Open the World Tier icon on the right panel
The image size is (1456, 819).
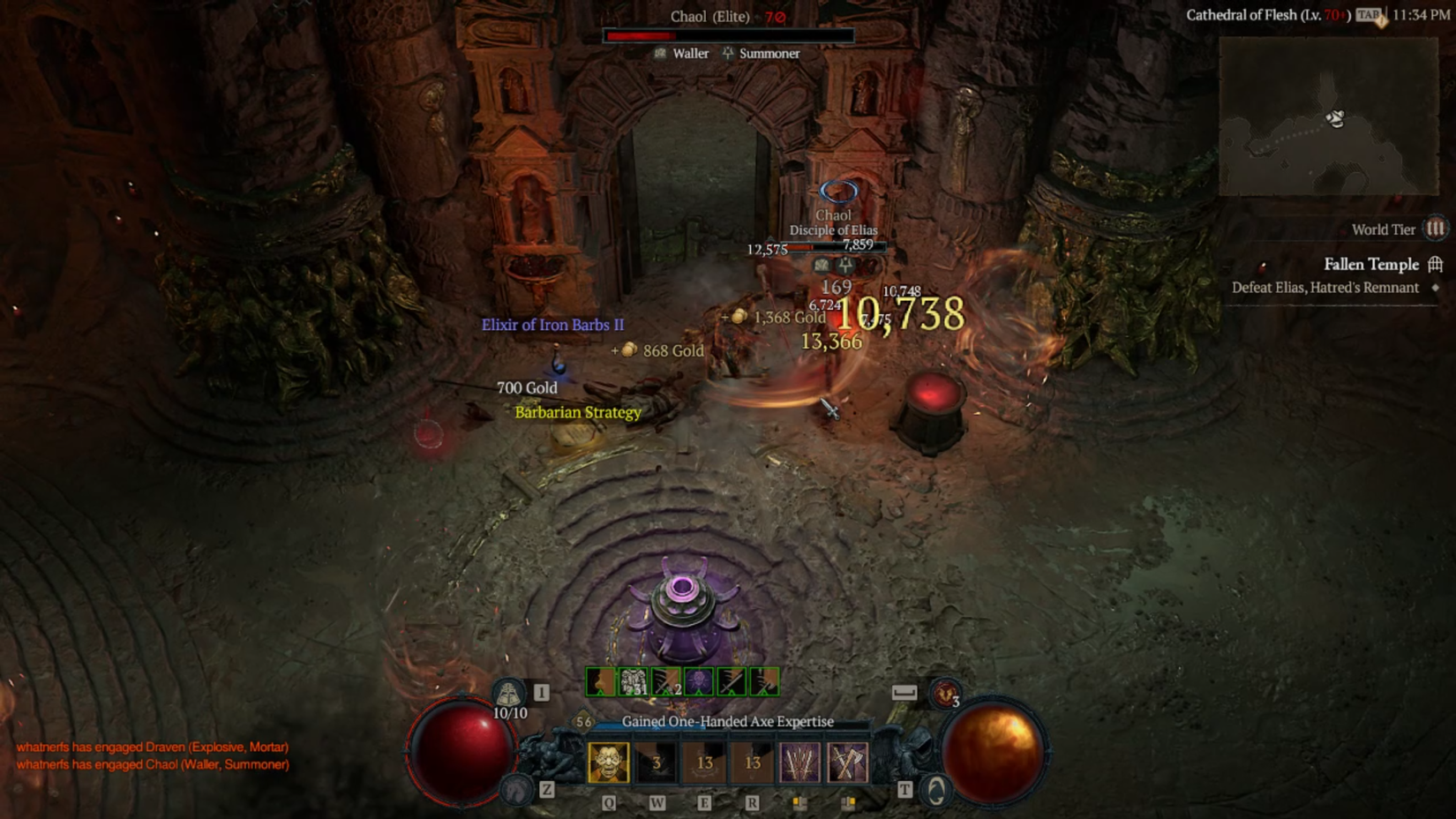tap(1434, 229)
